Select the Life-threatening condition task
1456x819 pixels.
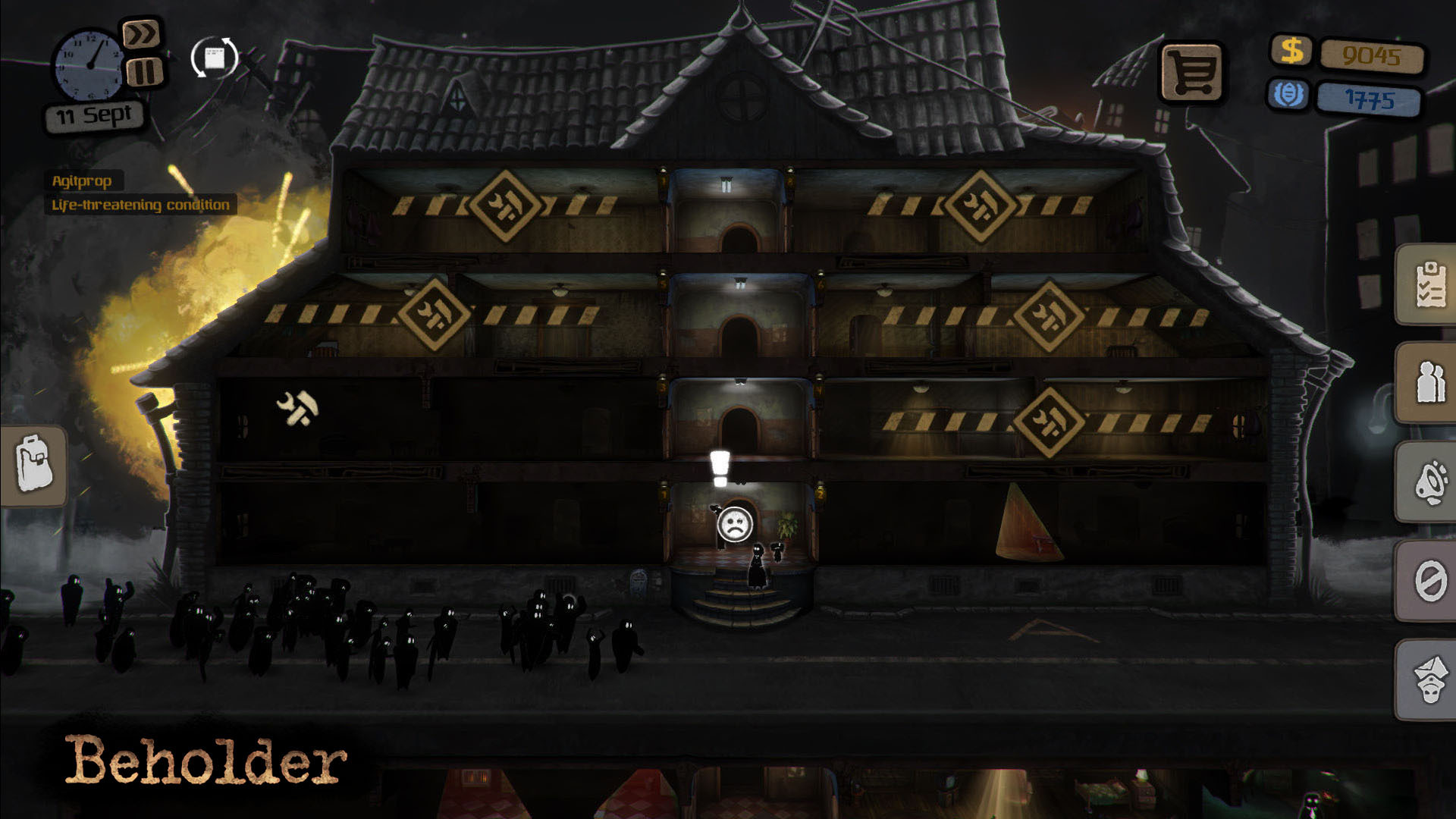point(139,205)
